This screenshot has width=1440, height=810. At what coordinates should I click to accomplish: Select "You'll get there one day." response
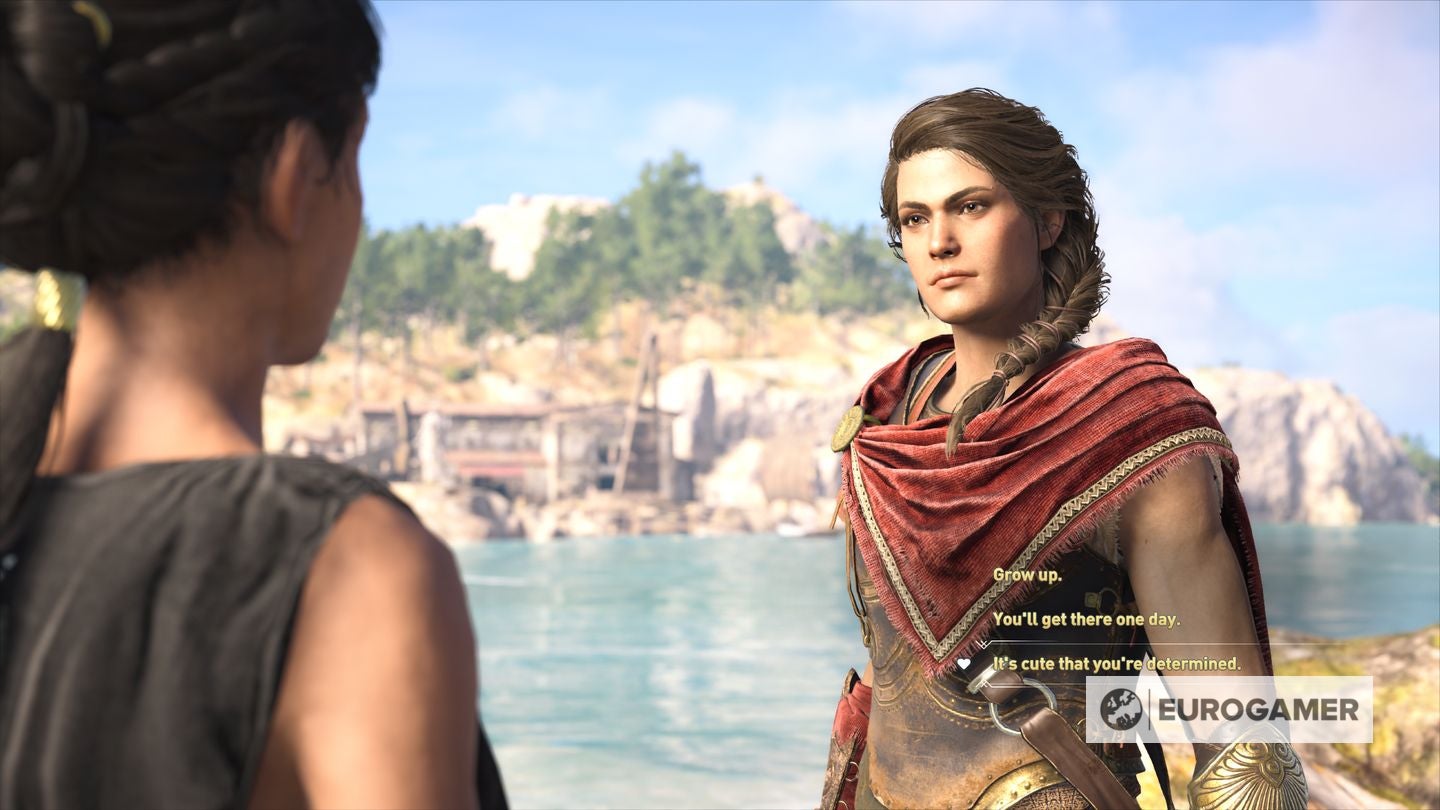click(x=1086, y=619)
